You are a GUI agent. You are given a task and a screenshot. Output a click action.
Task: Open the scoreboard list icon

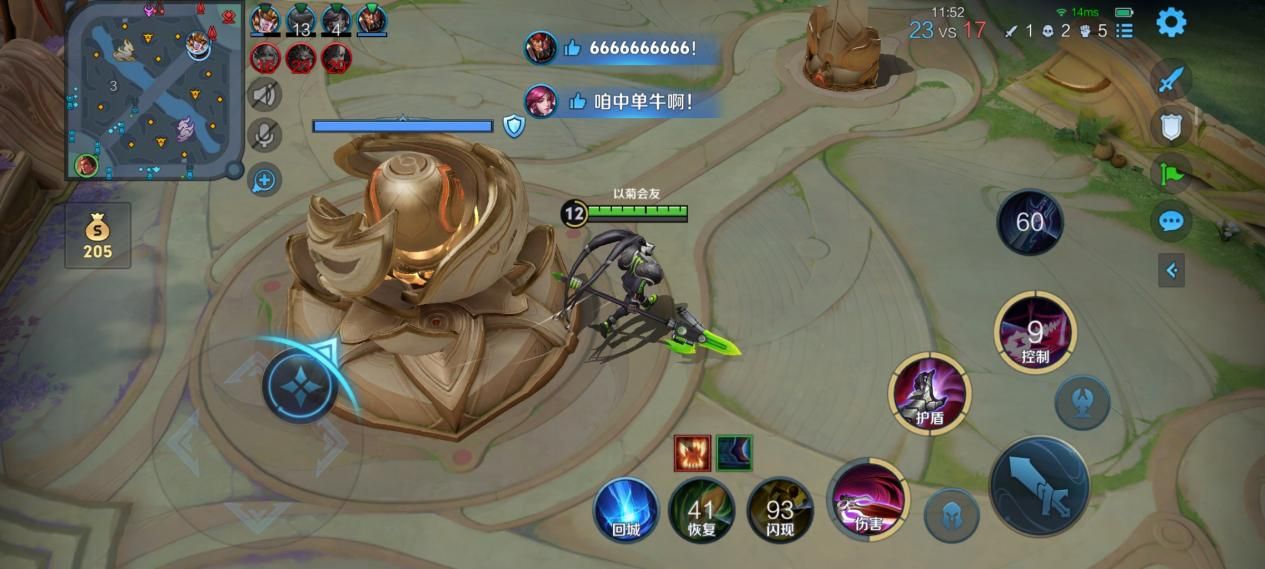[1125, 31]
